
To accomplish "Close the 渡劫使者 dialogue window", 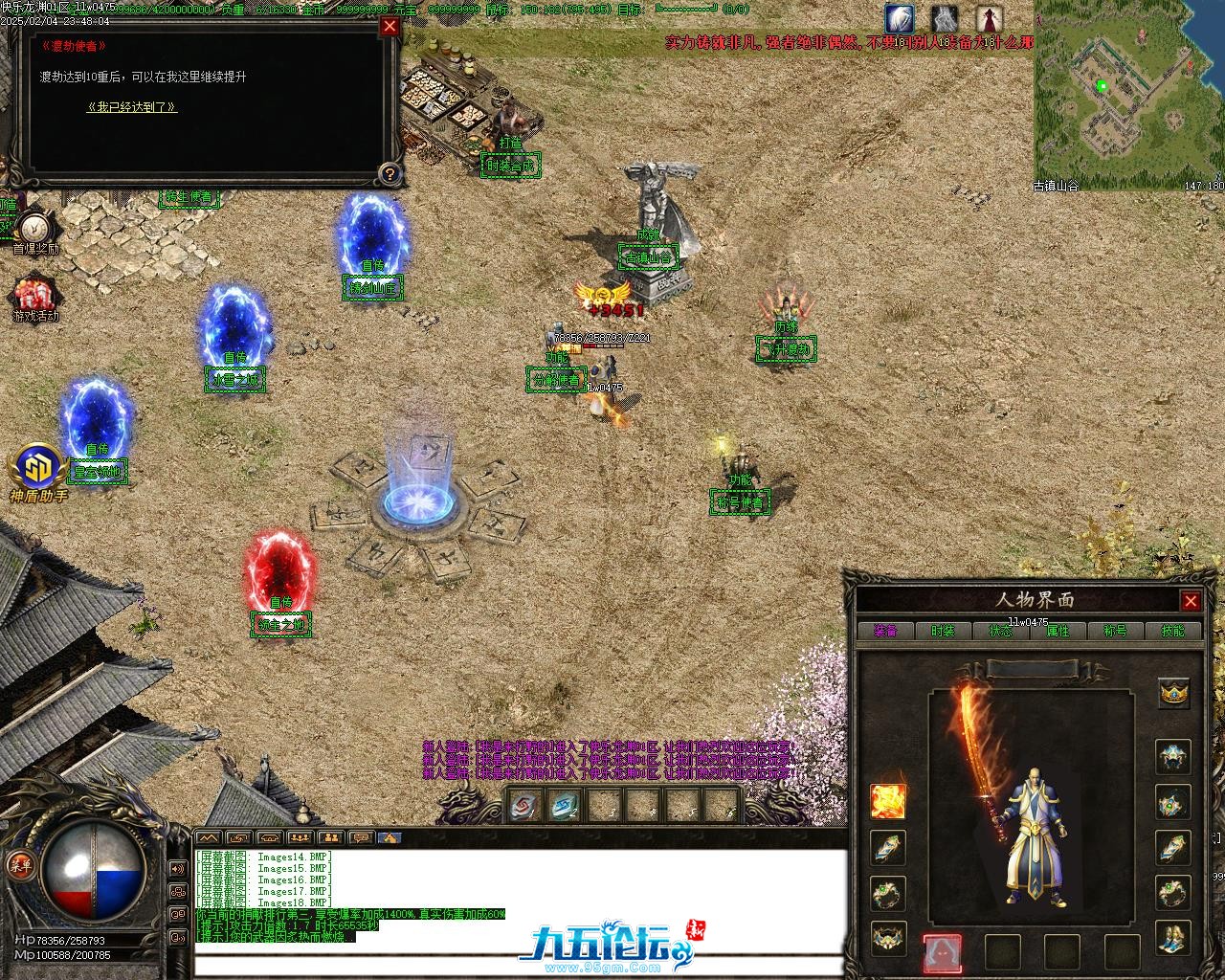I will [x=390, y=26].
